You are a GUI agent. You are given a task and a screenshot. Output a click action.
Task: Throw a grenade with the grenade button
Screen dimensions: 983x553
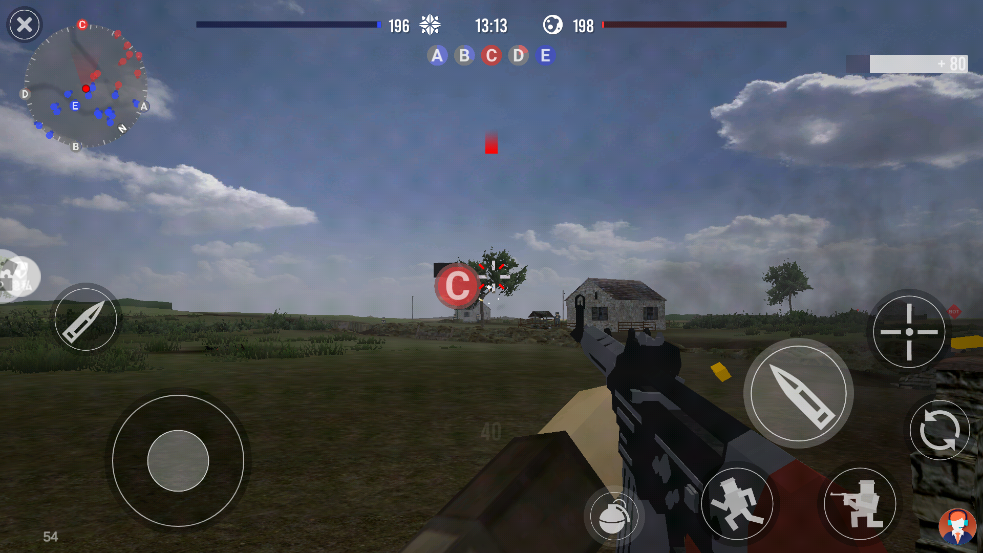pos(614,518)
